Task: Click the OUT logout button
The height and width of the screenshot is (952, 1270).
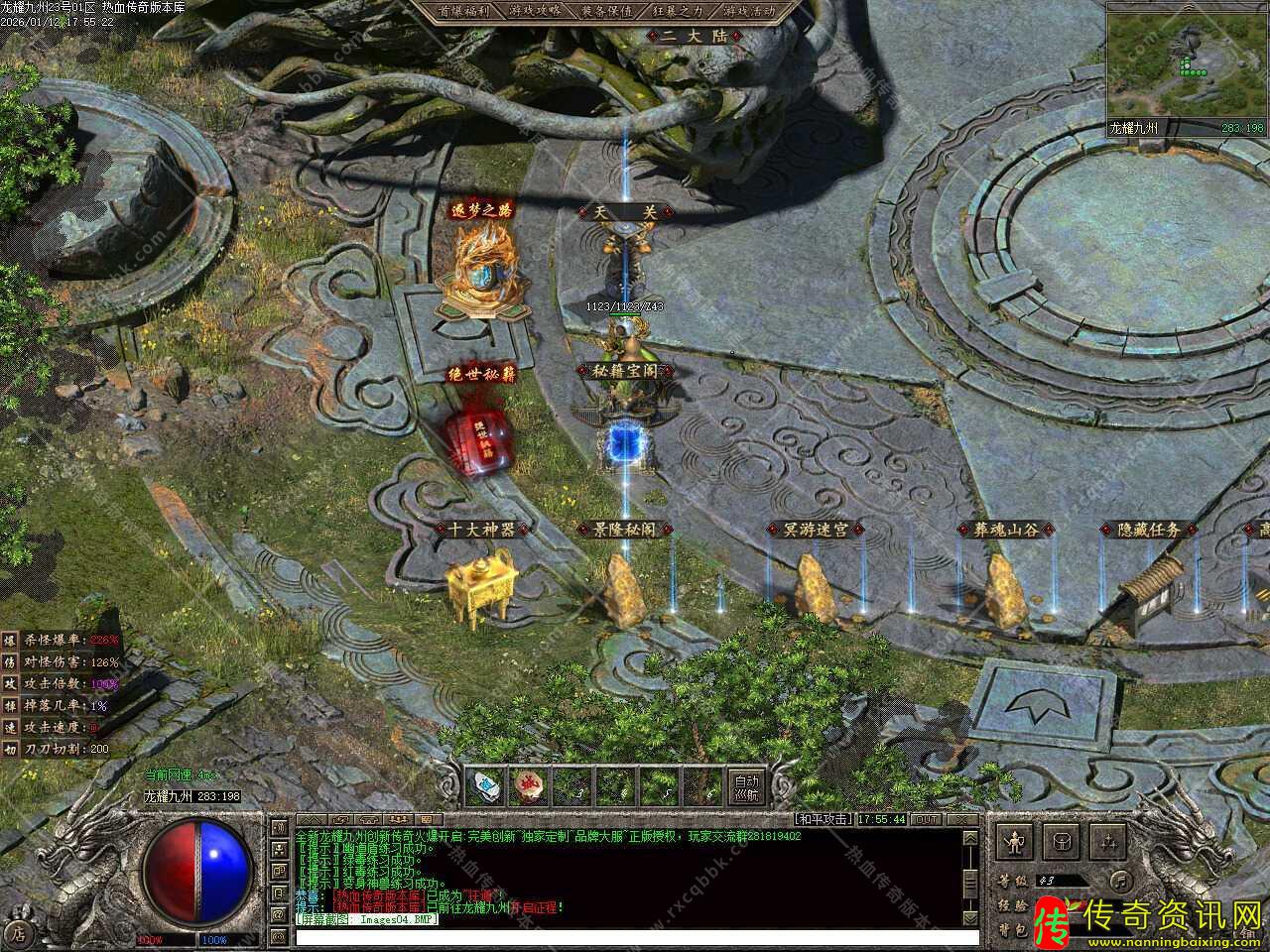Action: pos(926,819)
